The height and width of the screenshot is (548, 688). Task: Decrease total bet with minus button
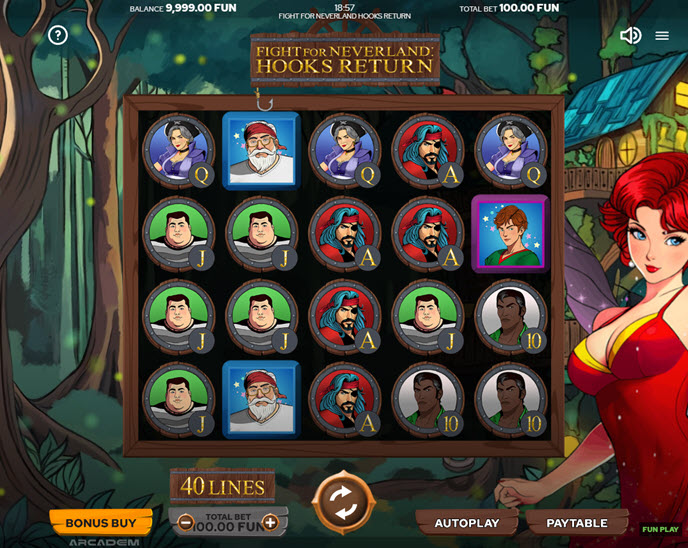pyautogui.click(x=186, y=523)
